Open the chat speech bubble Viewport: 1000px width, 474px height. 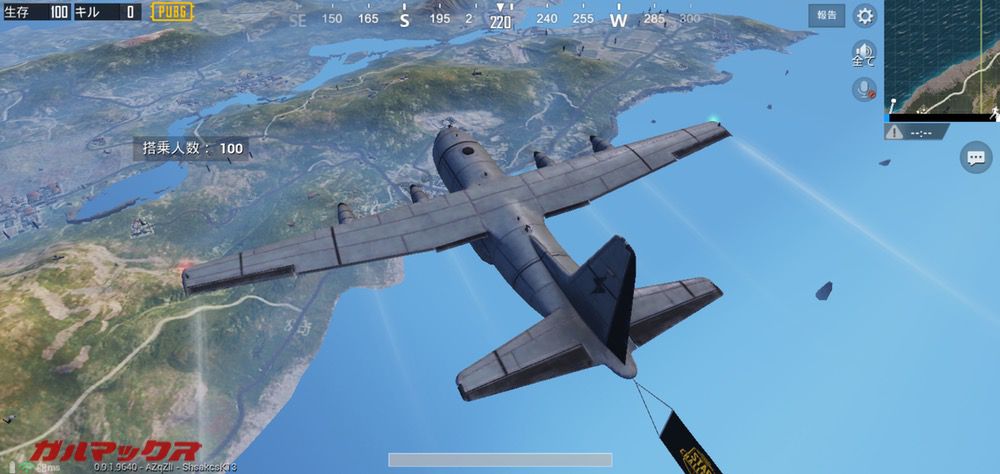click(975, 157)
